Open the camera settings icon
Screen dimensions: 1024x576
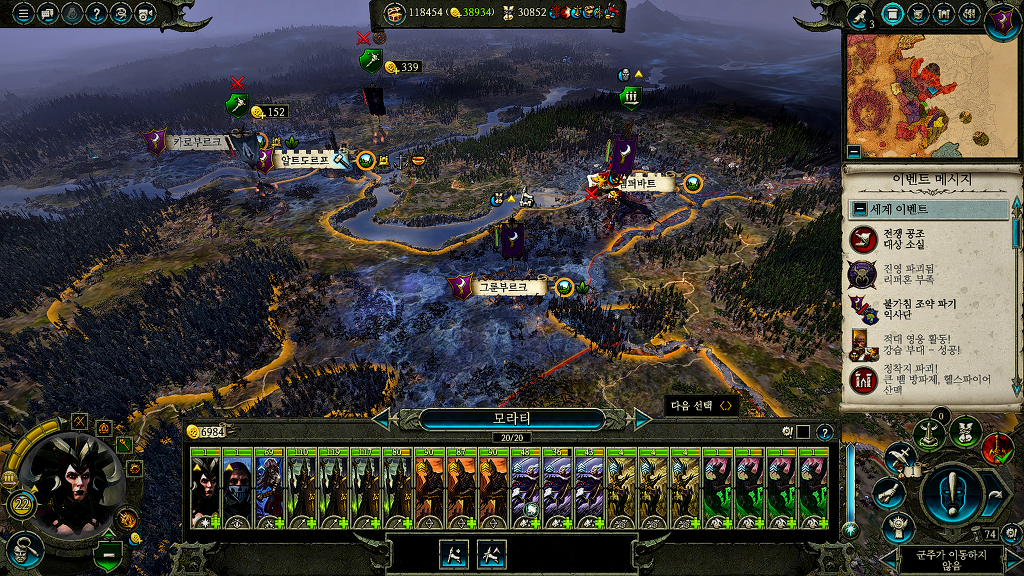pyautogui.click(x=145, y=14)
